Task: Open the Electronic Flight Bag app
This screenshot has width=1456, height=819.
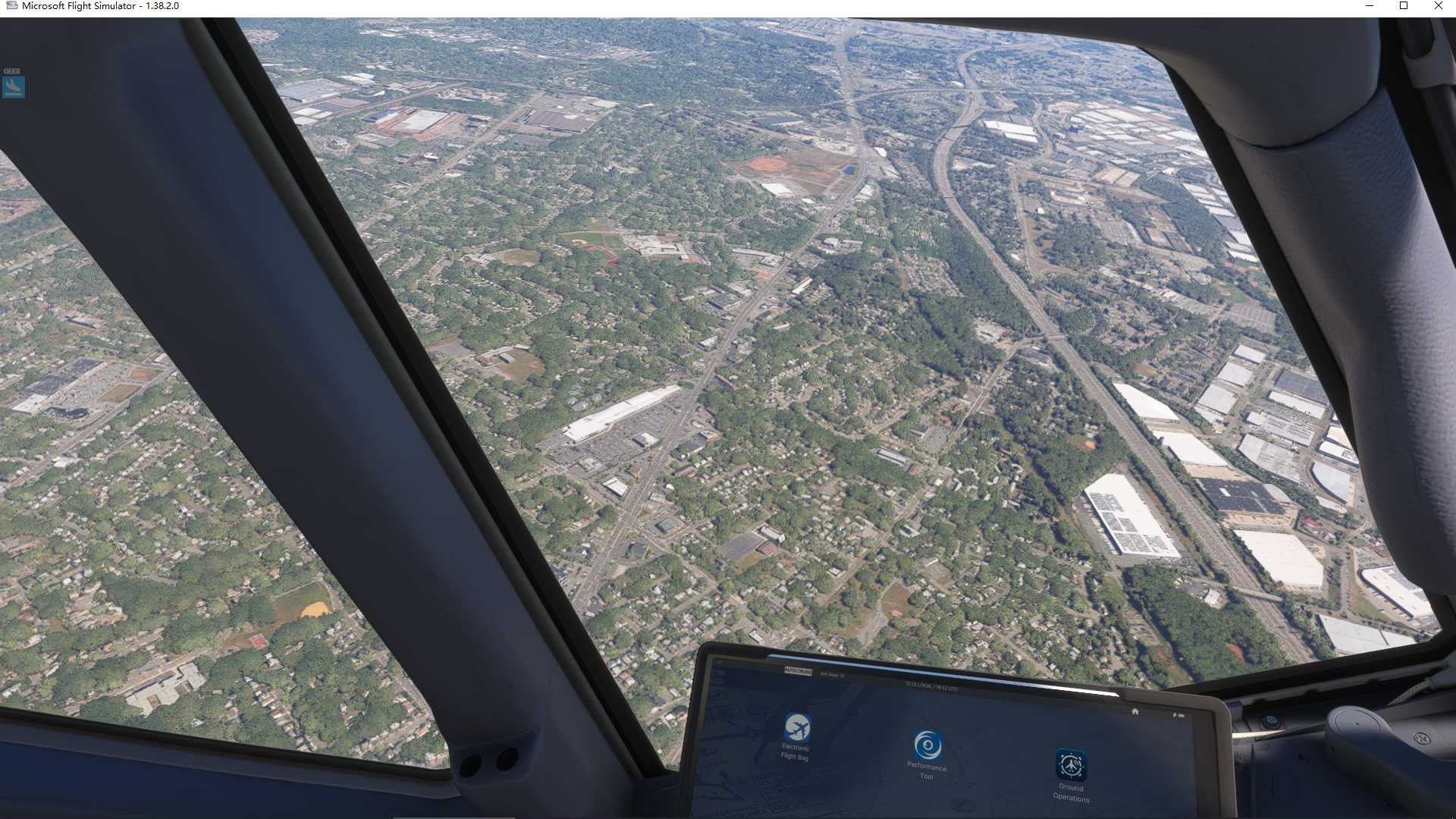Action: click(796, 729)
